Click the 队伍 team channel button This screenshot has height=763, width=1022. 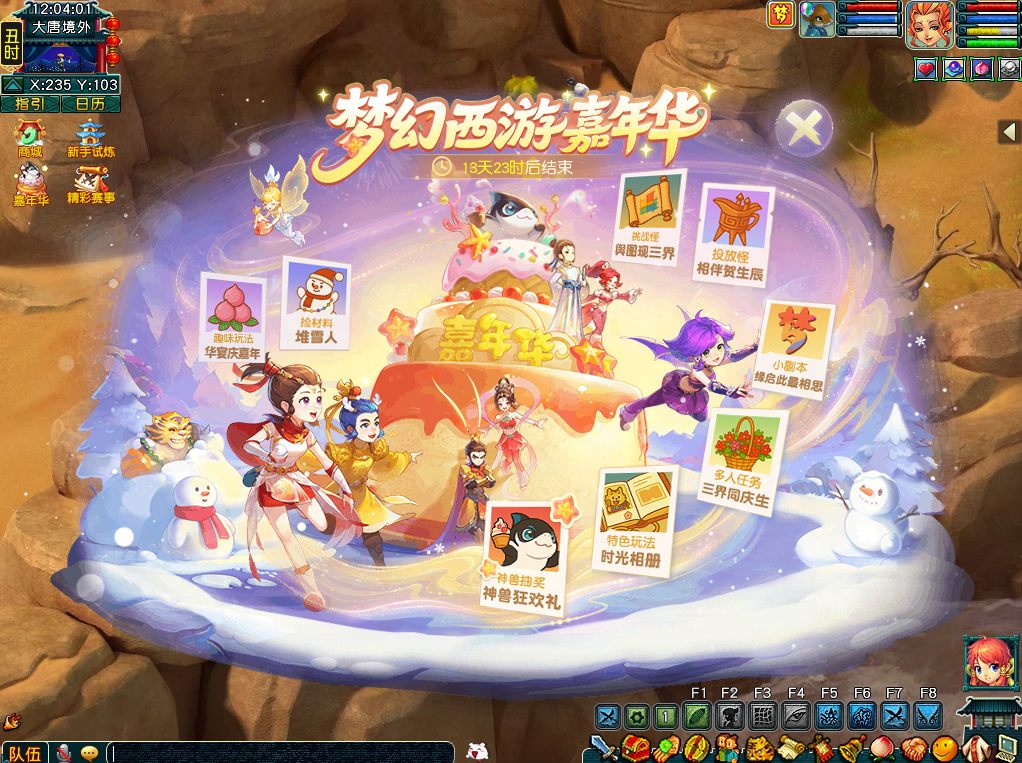(x=24, y=752)
